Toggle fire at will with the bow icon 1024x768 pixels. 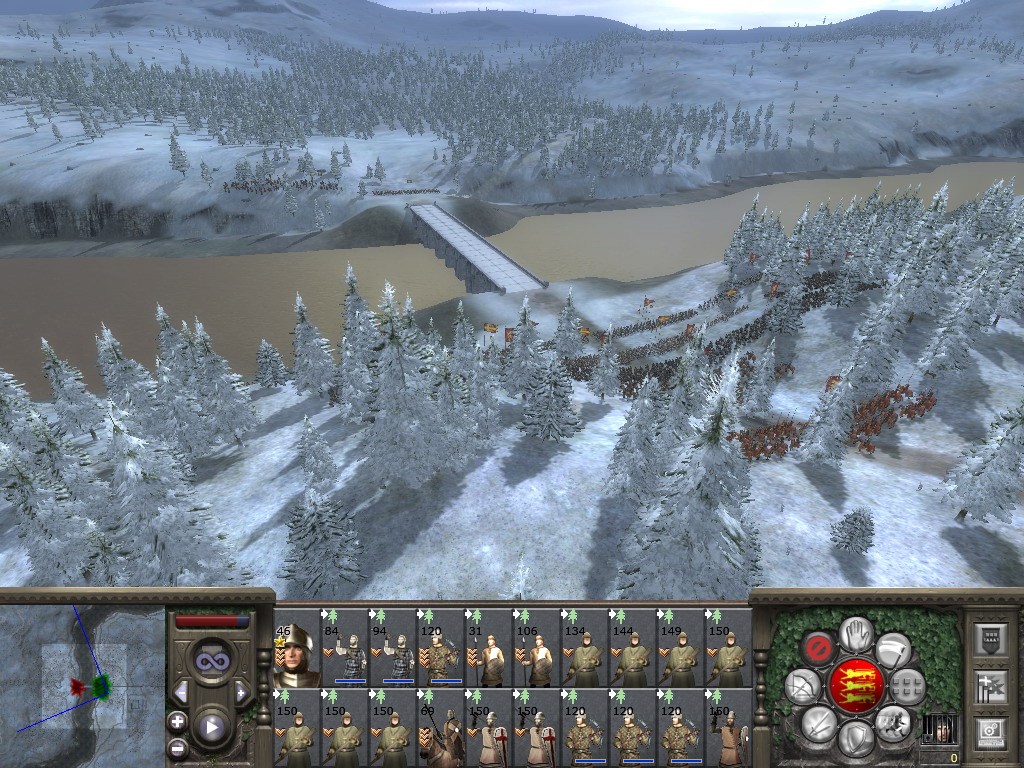(x=802, y=685)
